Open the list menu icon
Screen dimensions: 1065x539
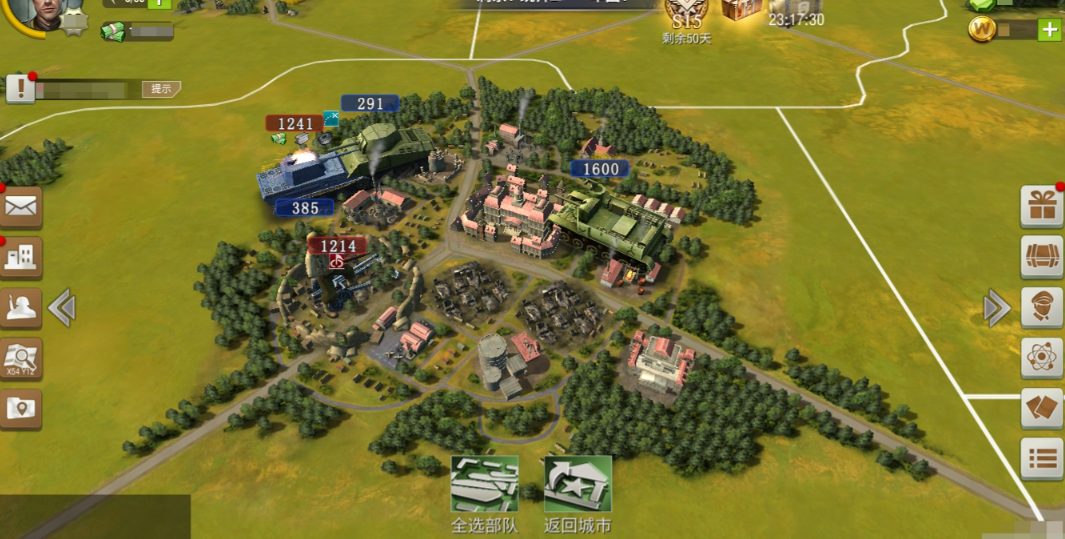(1042, 459)
